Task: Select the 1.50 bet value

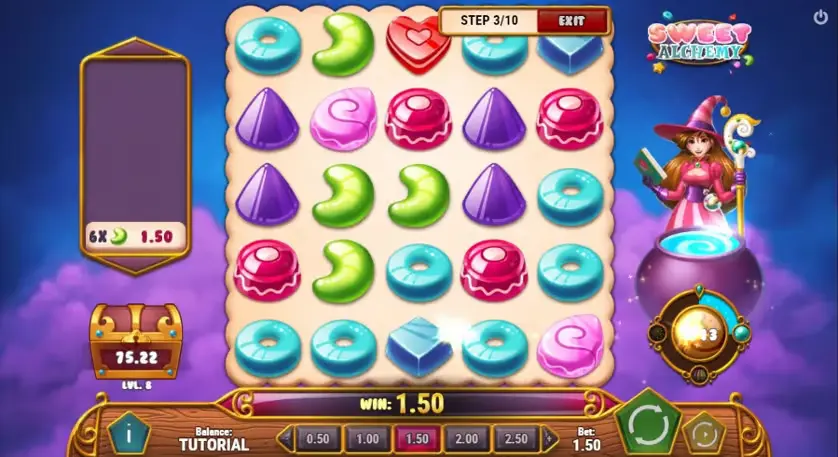Action: point(418,438)
